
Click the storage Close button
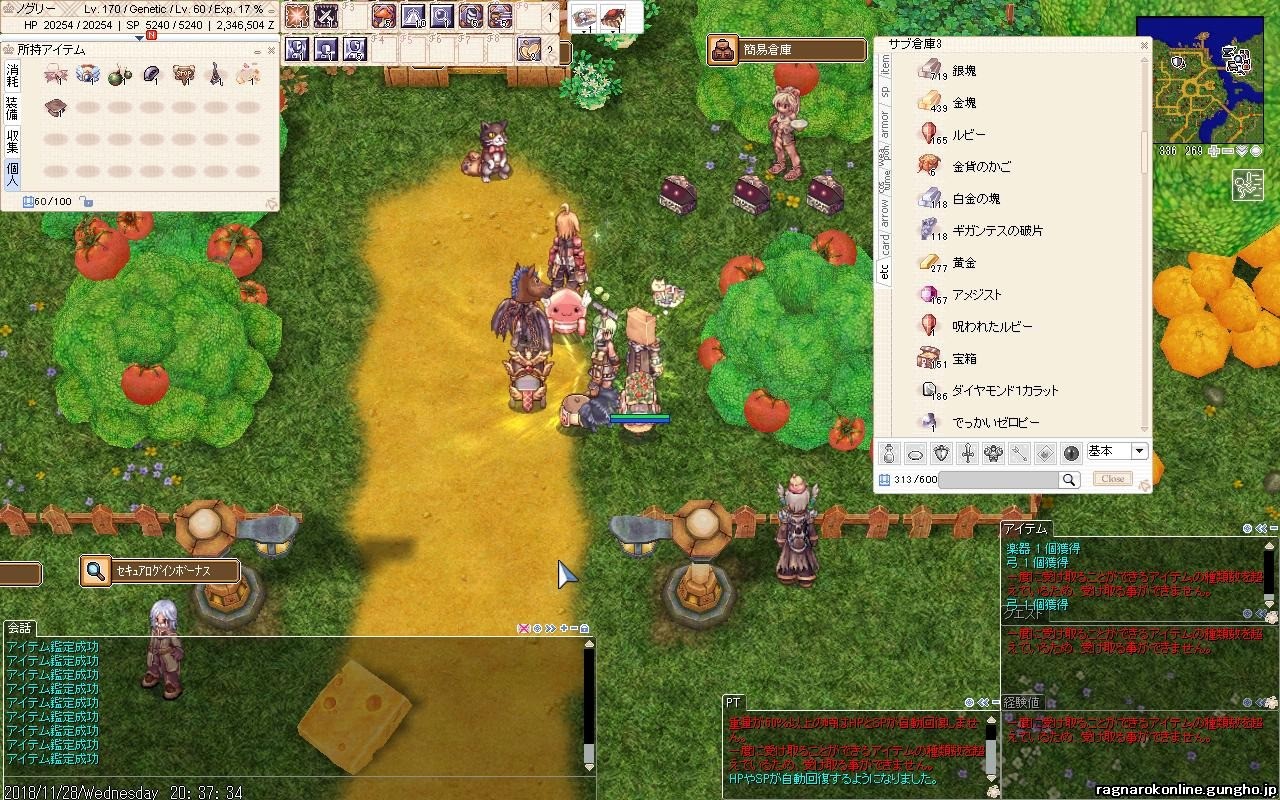pyautogui.click(x=1113, y=479)
